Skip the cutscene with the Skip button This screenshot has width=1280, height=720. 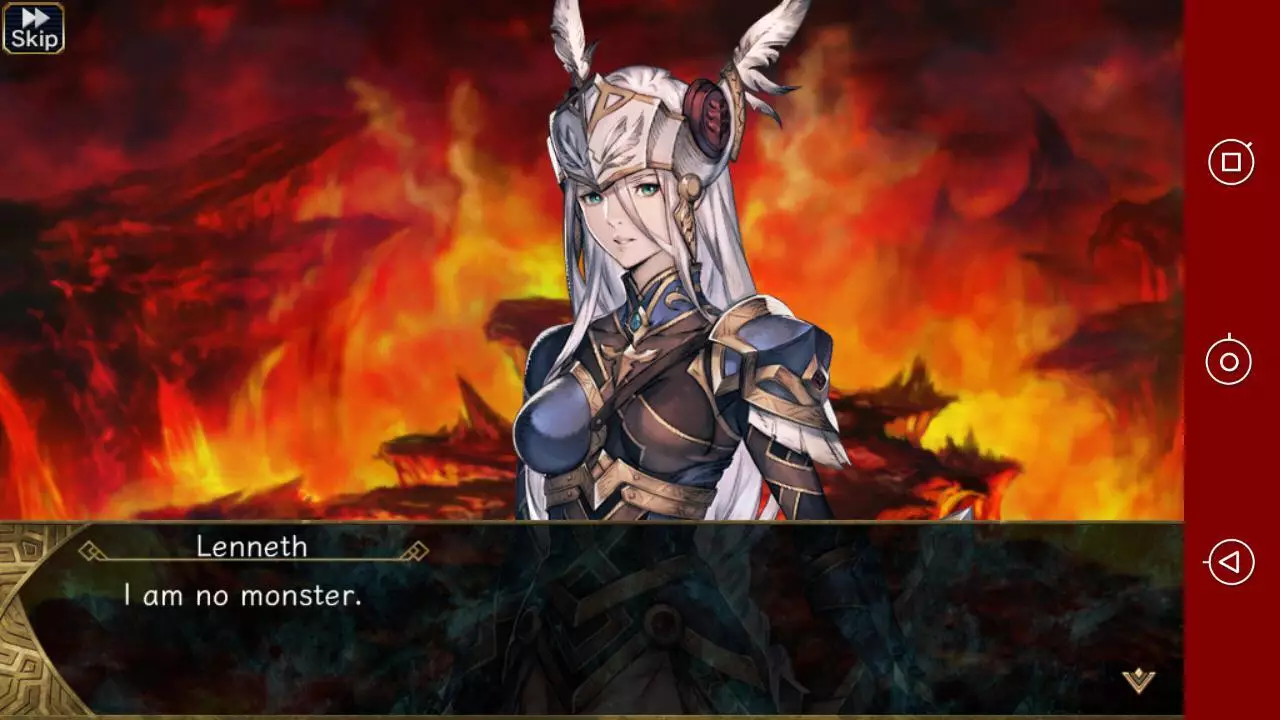(x=32, y=28)
